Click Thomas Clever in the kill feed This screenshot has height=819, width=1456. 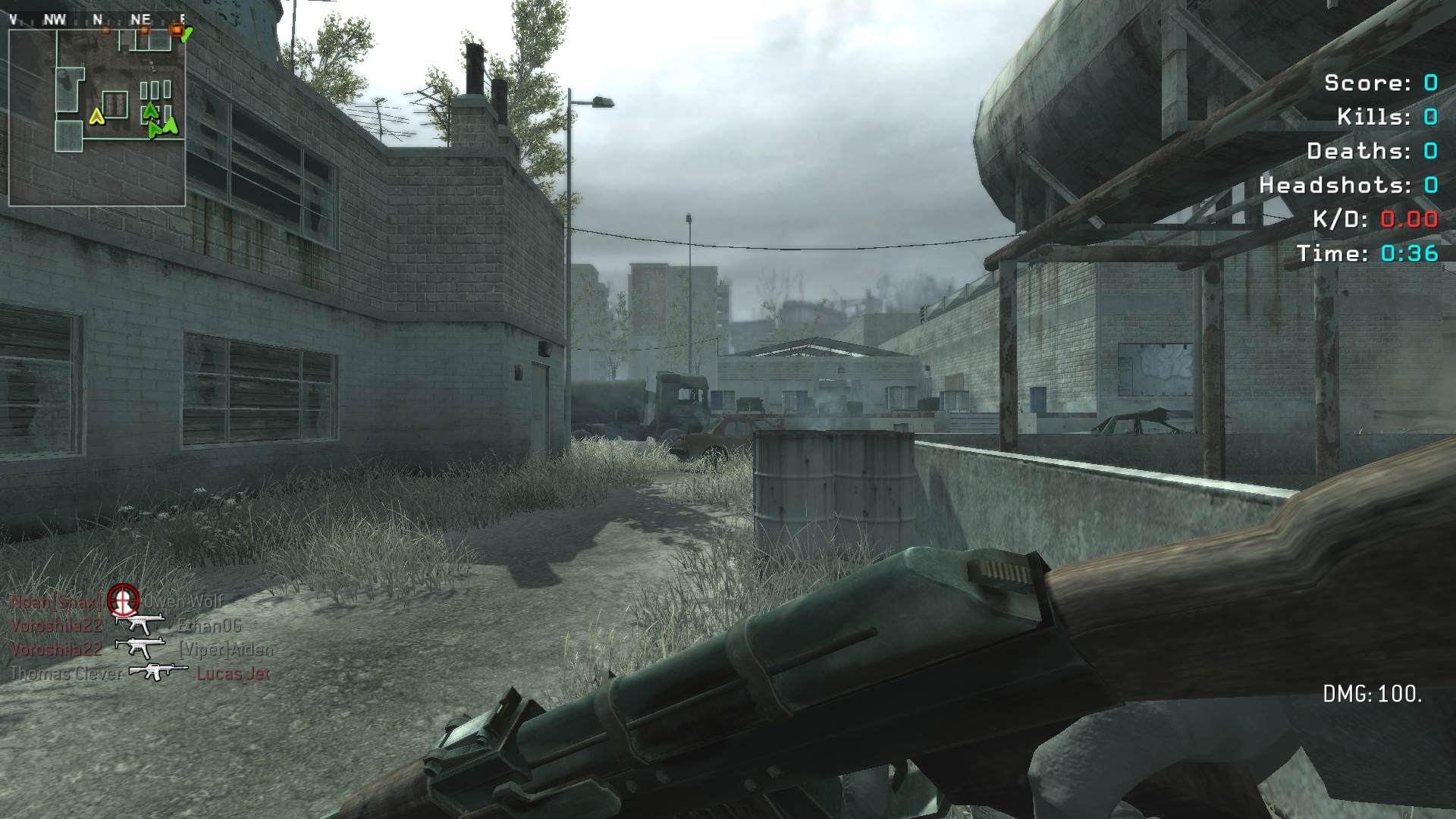click(x=66, y=673)
